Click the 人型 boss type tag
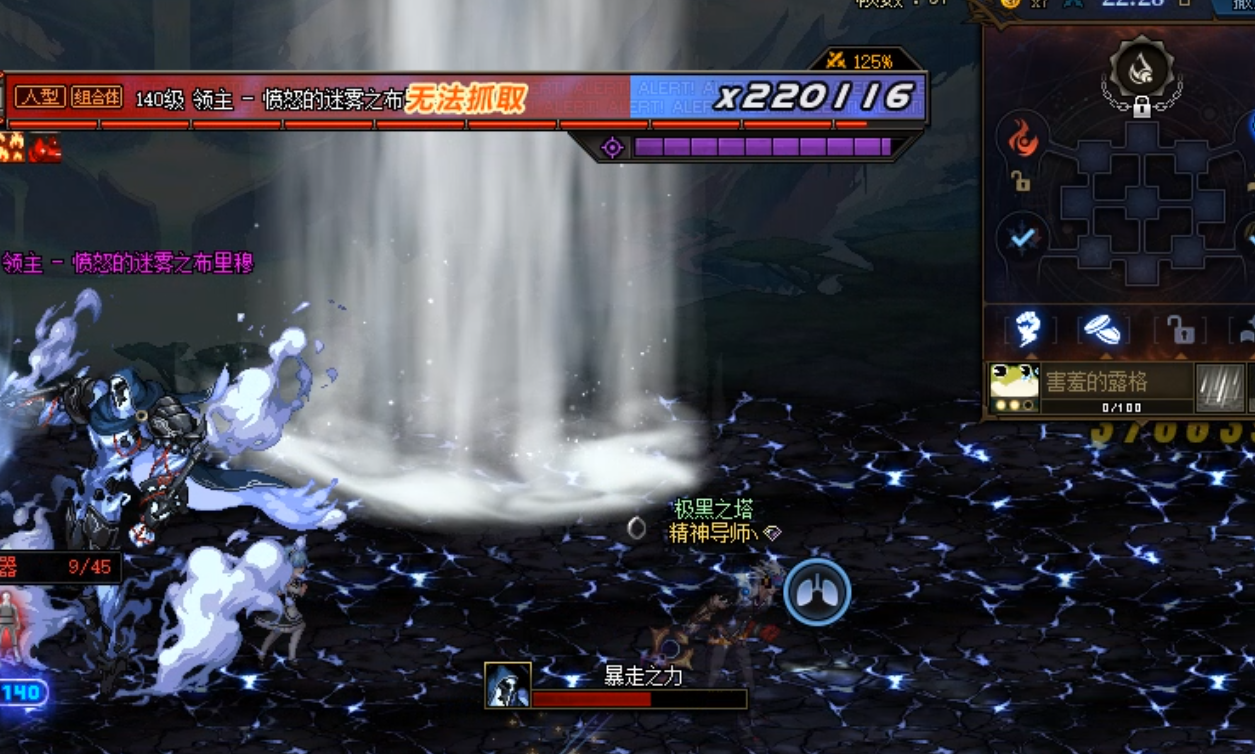Viewport: 1255px width, 754px height. pos(40,97)
